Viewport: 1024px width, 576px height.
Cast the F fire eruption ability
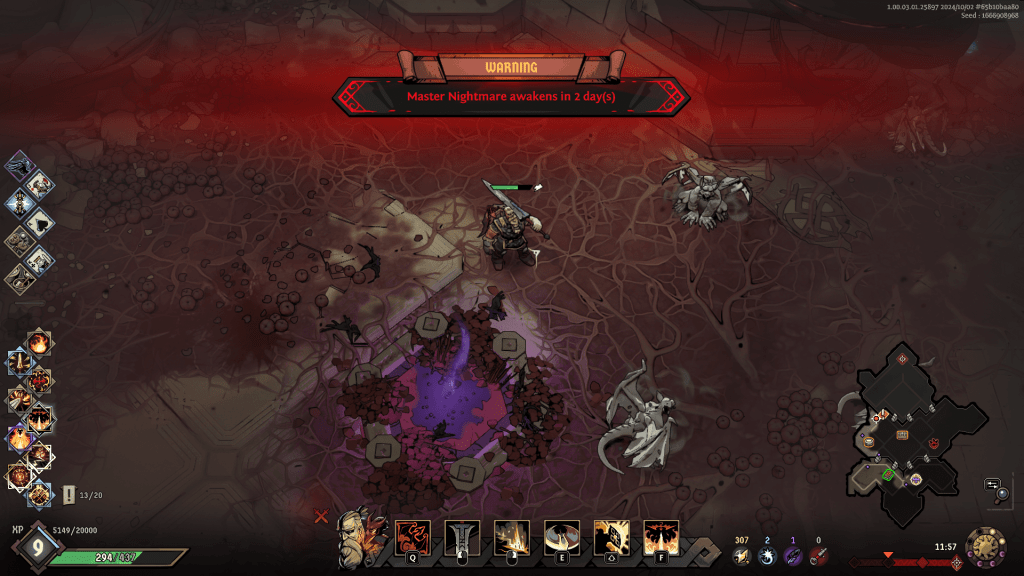pos(661,537)
